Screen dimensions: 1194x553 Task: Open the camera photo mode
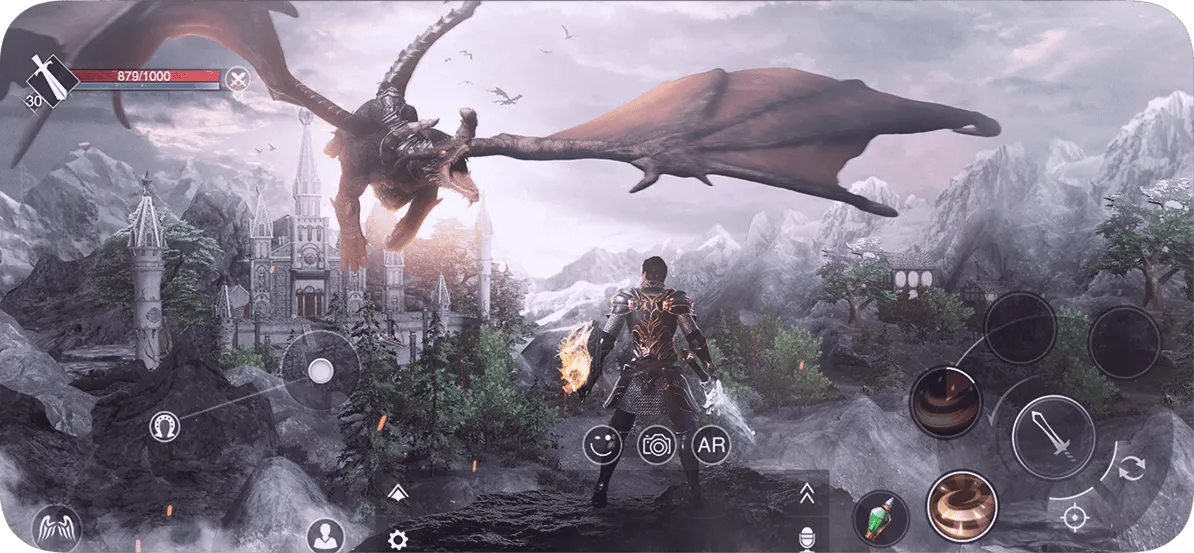[657, 445]
